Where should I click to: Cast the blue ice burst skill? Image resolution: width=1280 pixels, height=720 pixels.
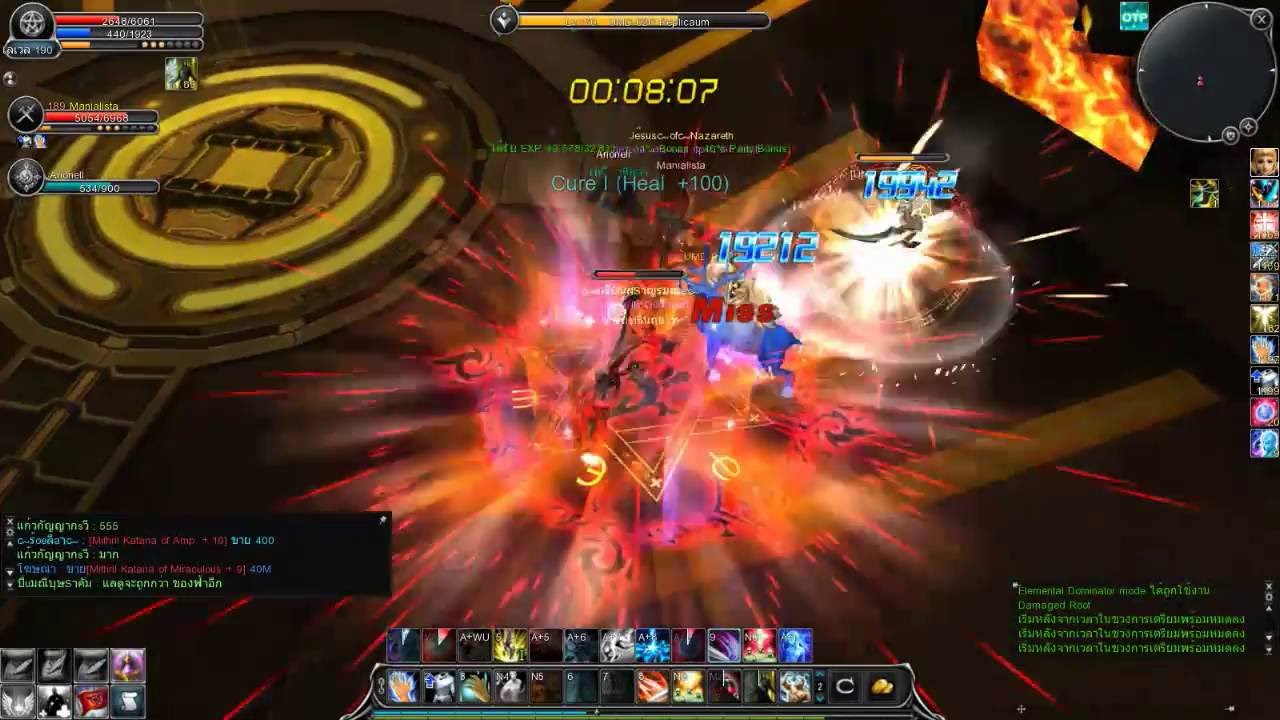click(x=652, y=646)
